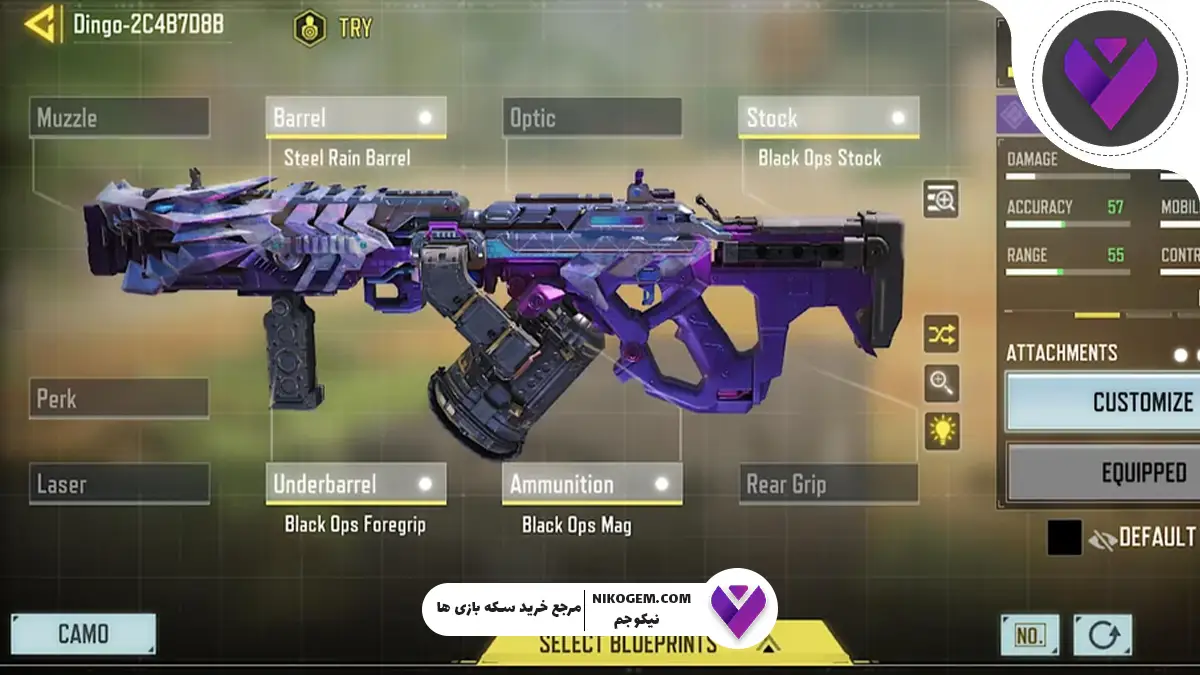Click the circular reset arrow button
The height and width of the screenshot is (675, 1200).
pyautogui.click(x=1102, y=635)
